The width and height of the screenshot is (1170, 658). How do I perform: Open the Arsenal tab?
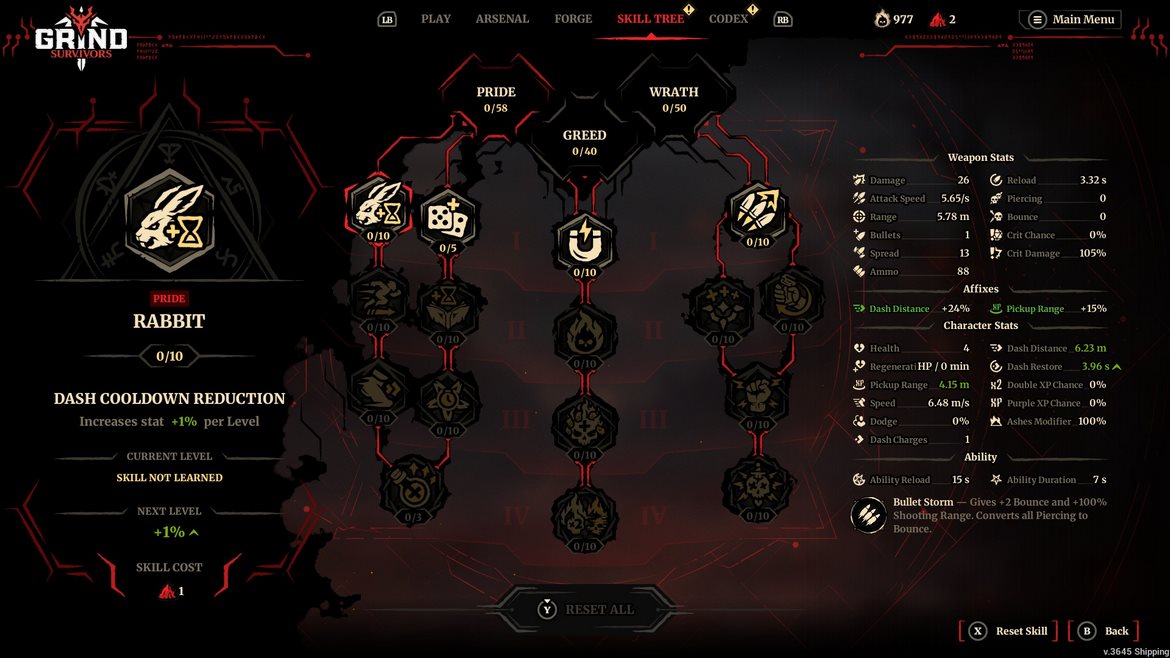point(502,19)
